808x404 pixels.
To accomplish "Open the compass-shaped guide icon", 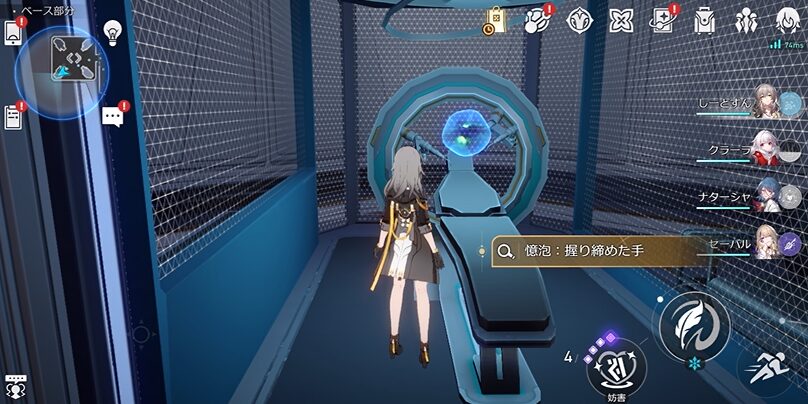I will (x=579, y=20).
